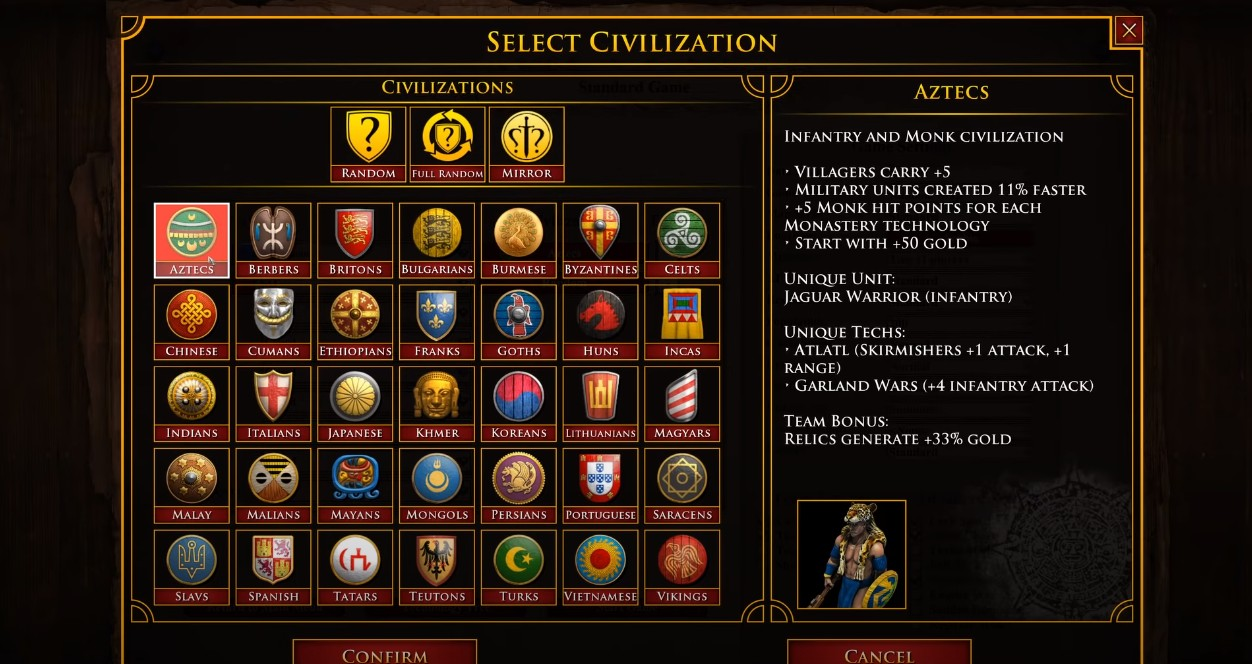
Task: Select the Celts civilization
Action: point(682,240)
